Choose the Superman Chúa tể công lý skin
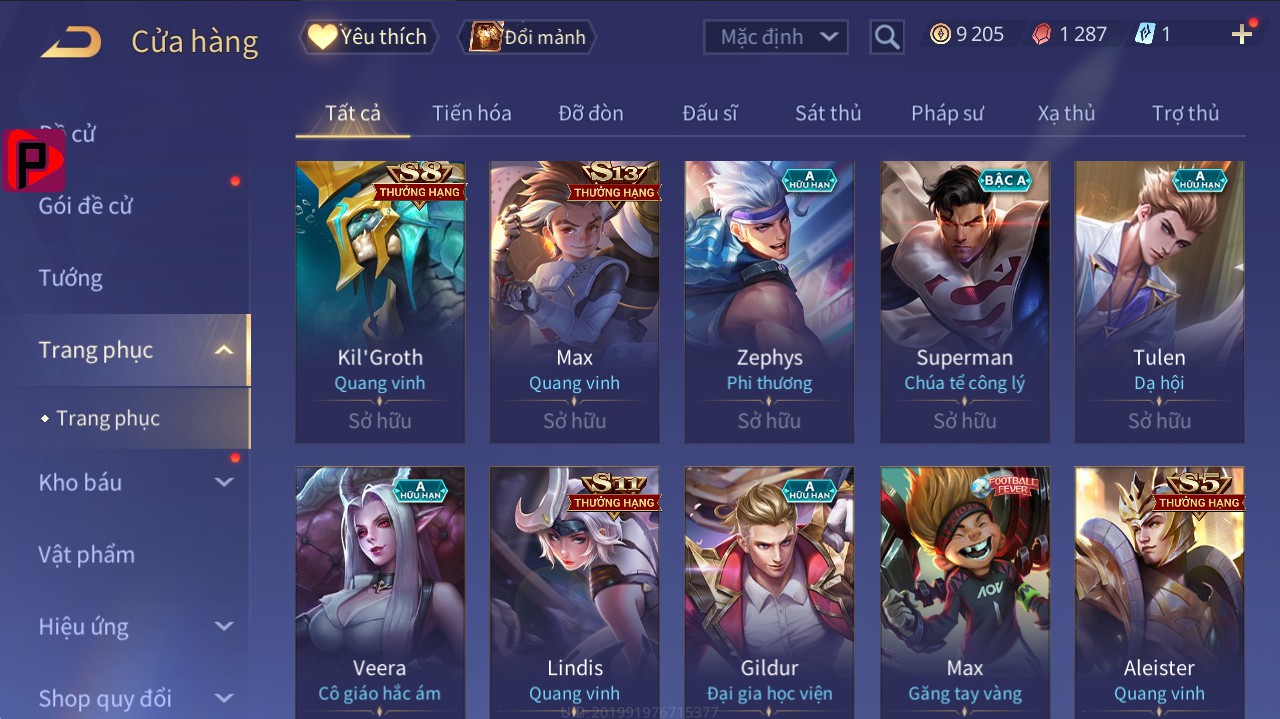Screen dimensions: 1280x719 tap(965, 300)
